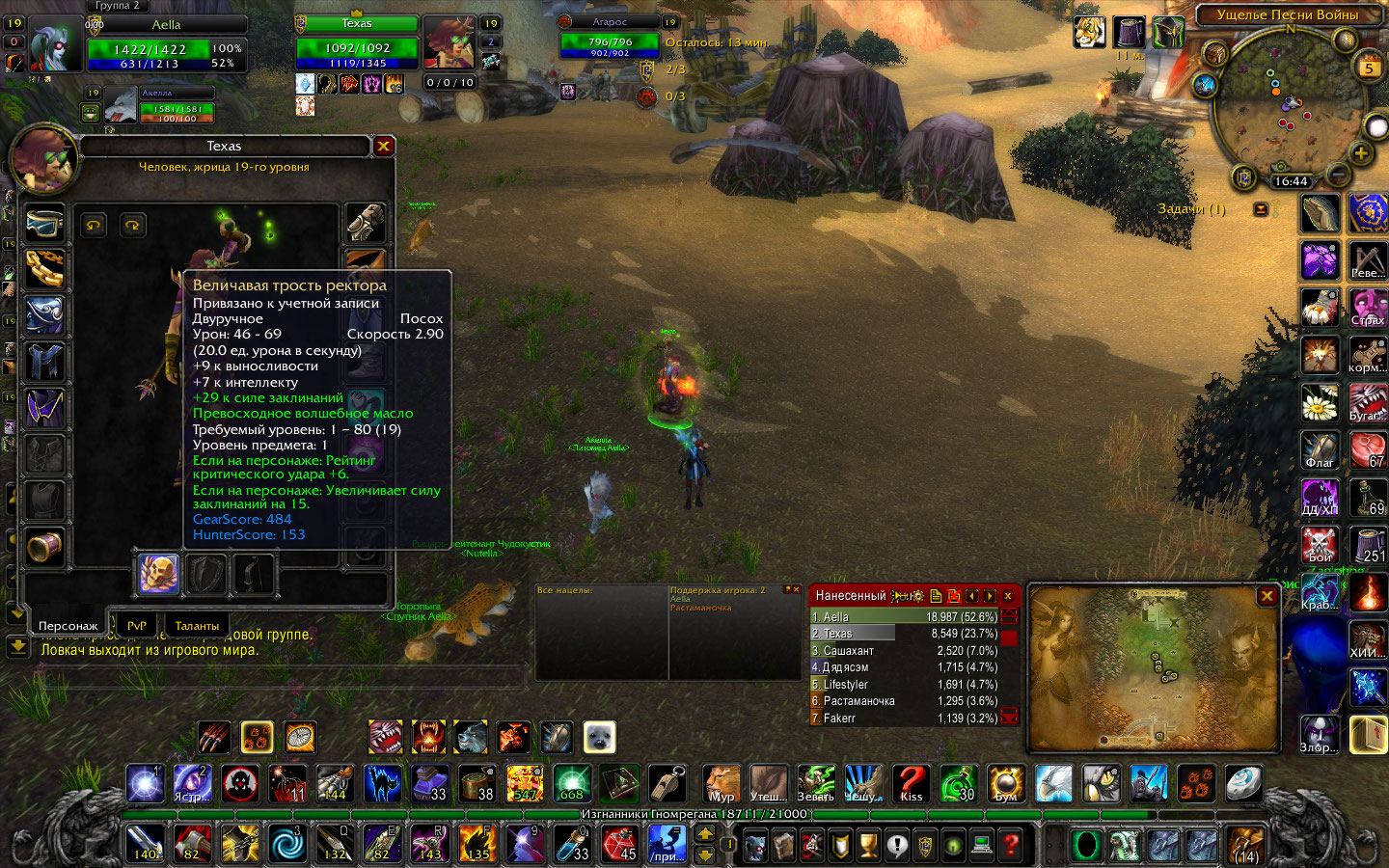Click the Texas target frame

pyautogui.click(x=357, y=43)
